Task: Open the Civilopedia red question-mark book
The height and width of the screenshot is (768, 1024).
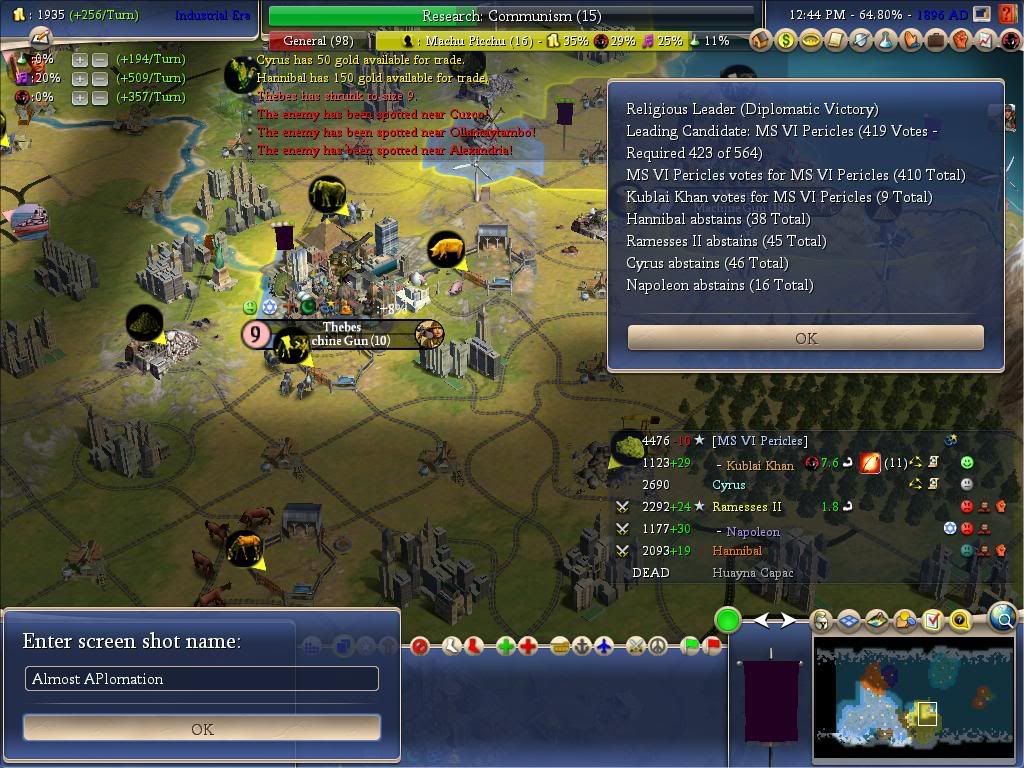Action: (x=1006, y=15)
